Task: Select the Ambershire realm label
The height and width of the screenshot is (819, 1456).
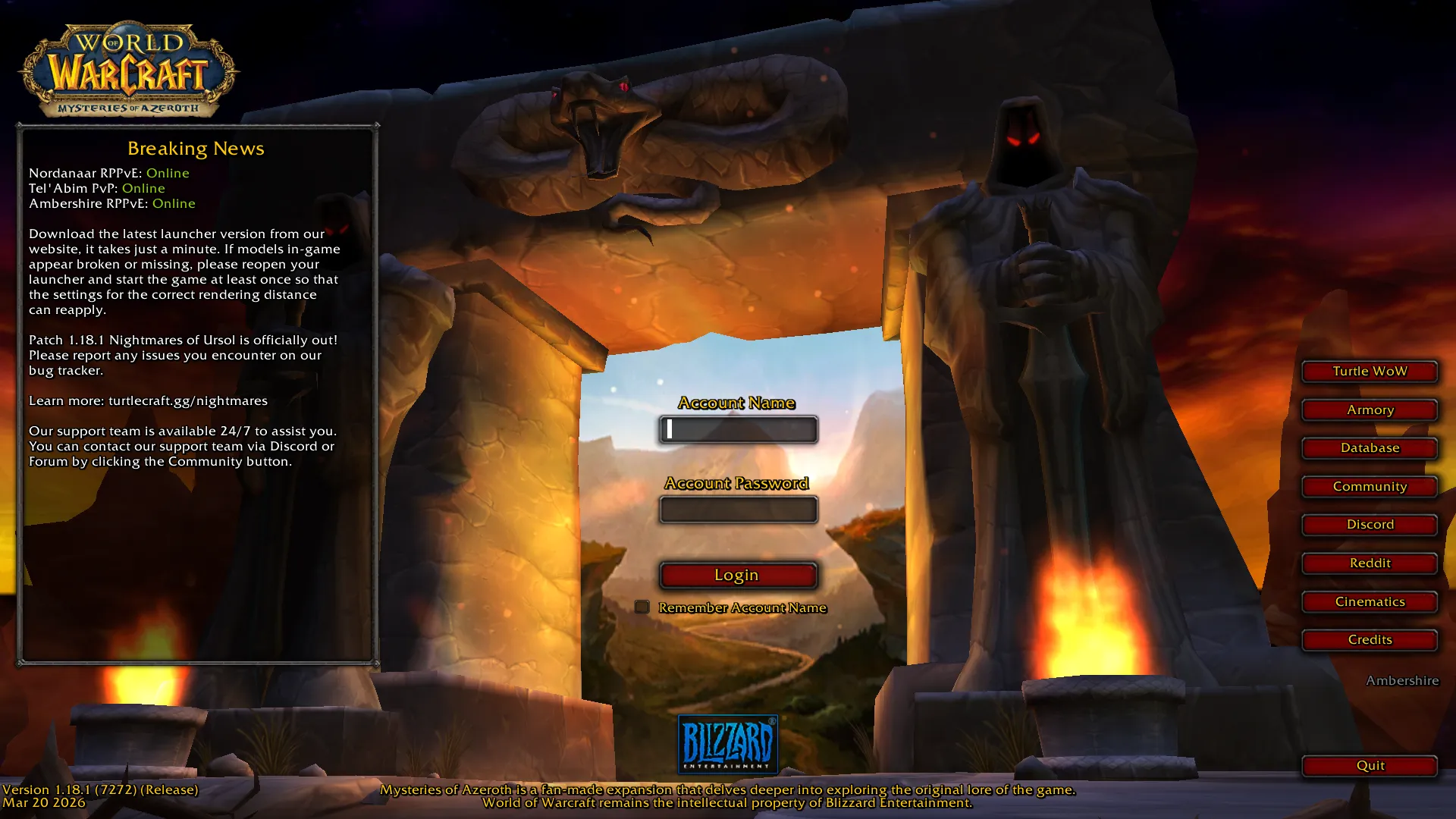Action: click(1402, 681)
